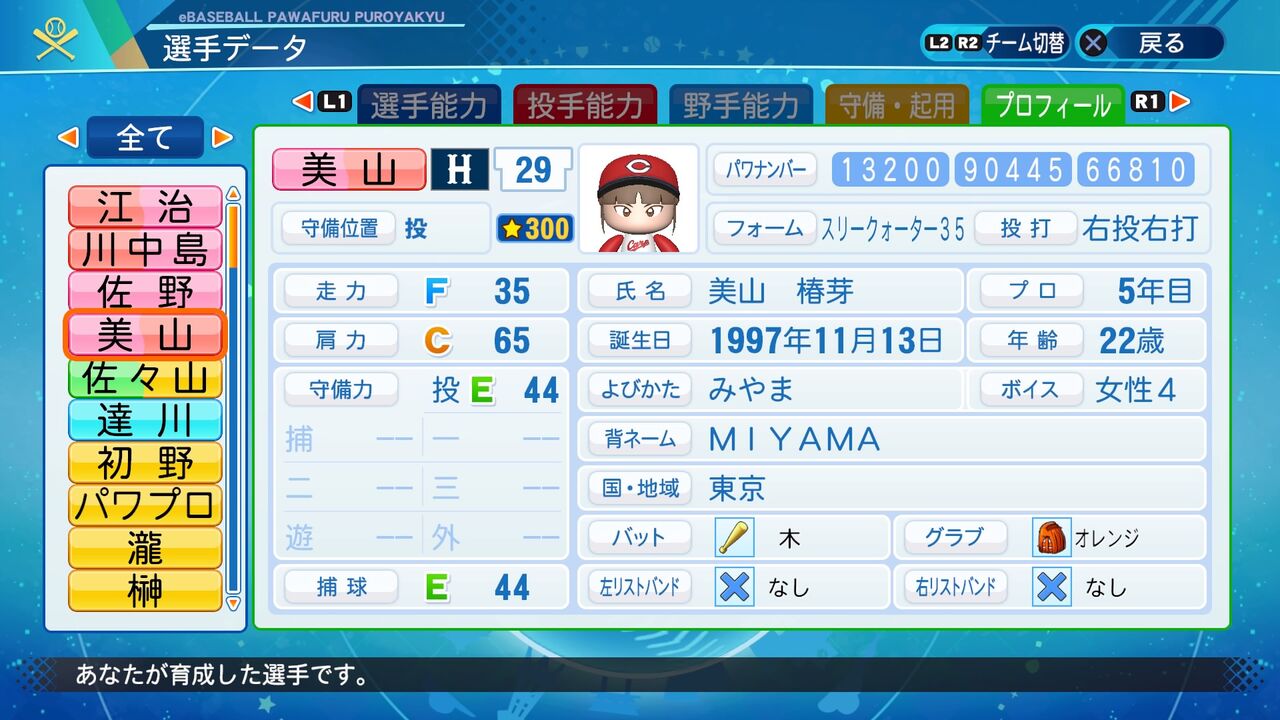Open the プロフィール tab
The image size is (1280, 720).
pyautogui.click(x=1052, y=101)
